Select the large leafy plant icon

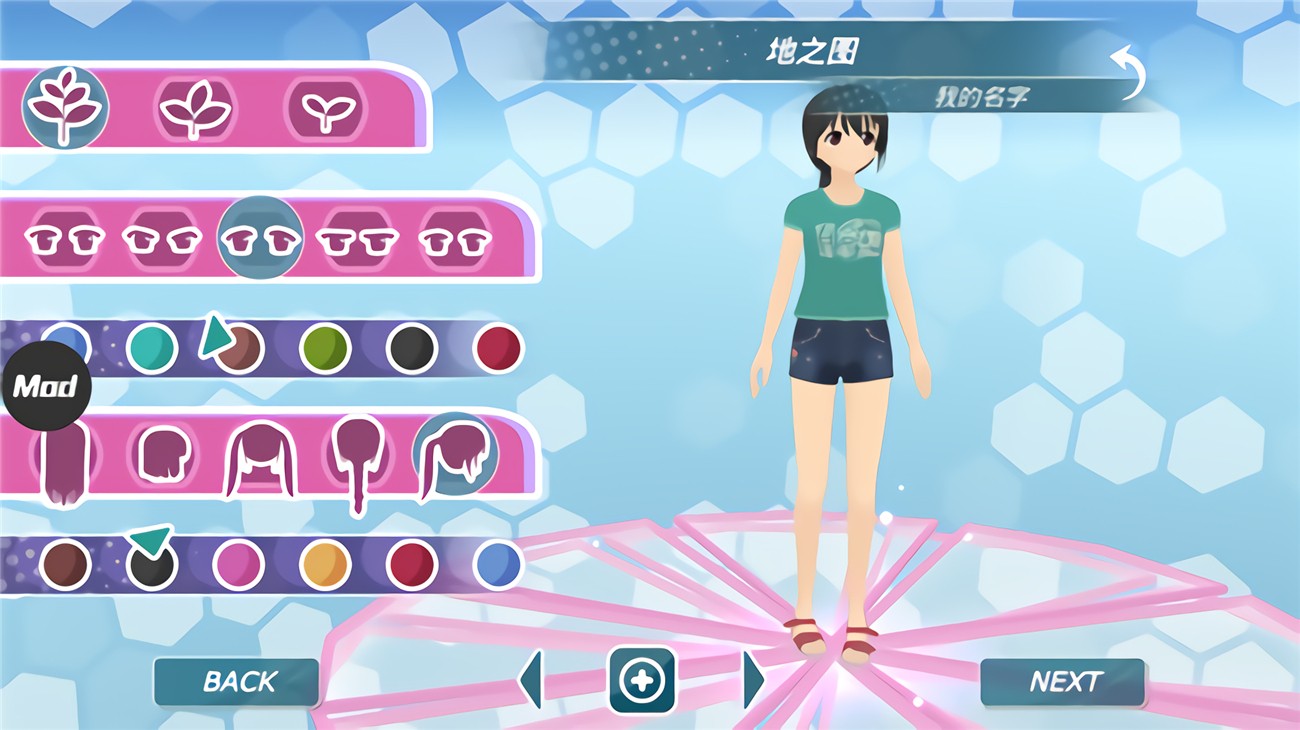point(65,107)
